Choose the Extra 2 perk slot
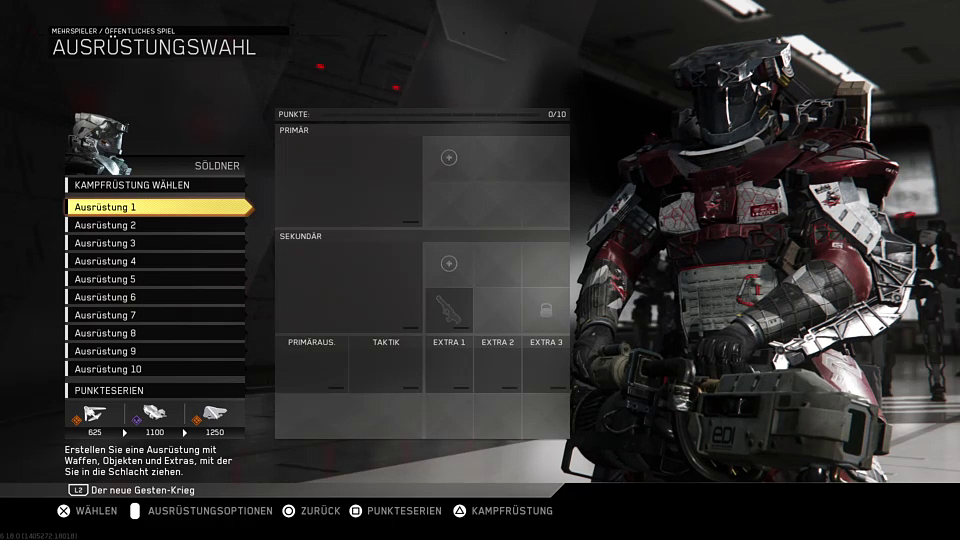The height and width of the screenshot is (540, 960). click(x=497, y=368)
